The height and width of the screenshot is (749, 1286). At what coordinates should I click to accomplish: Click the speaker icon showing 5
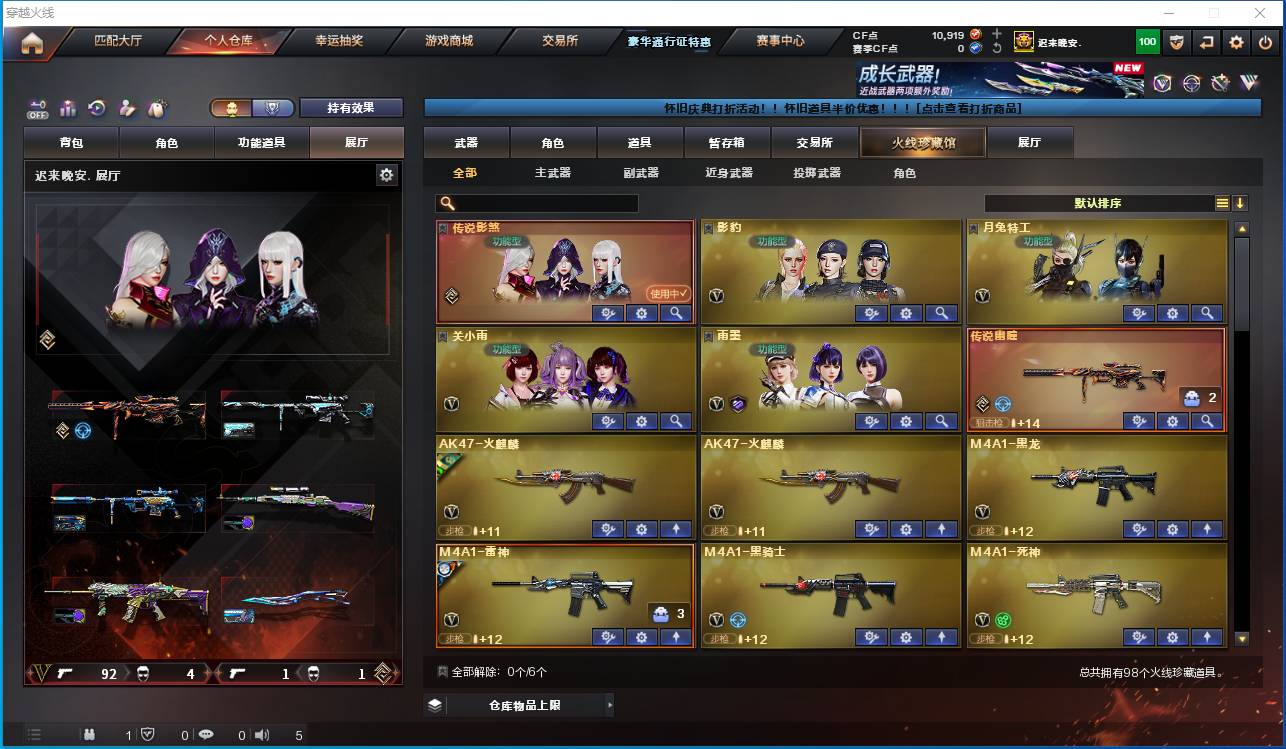tap(261, 734)
